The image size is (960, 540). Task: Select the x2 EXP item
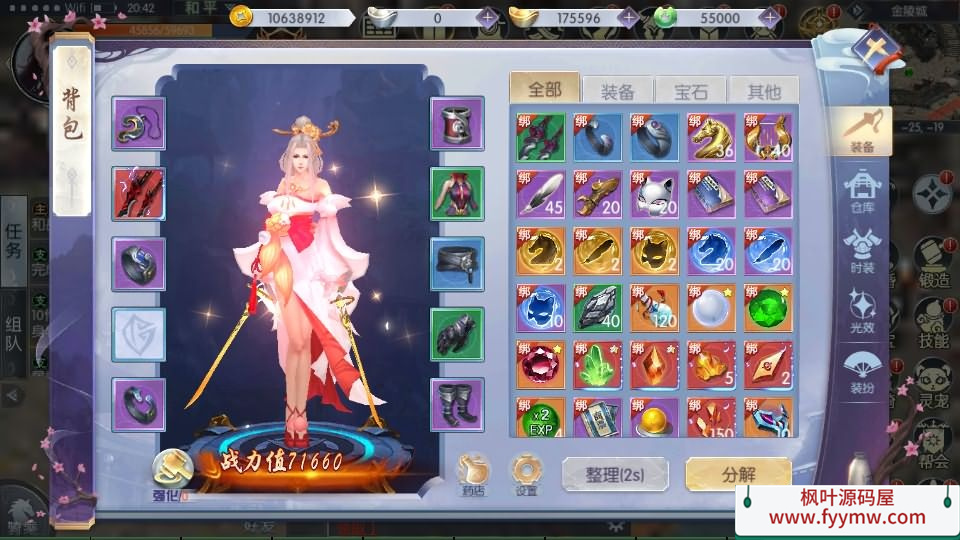point(541,420)
